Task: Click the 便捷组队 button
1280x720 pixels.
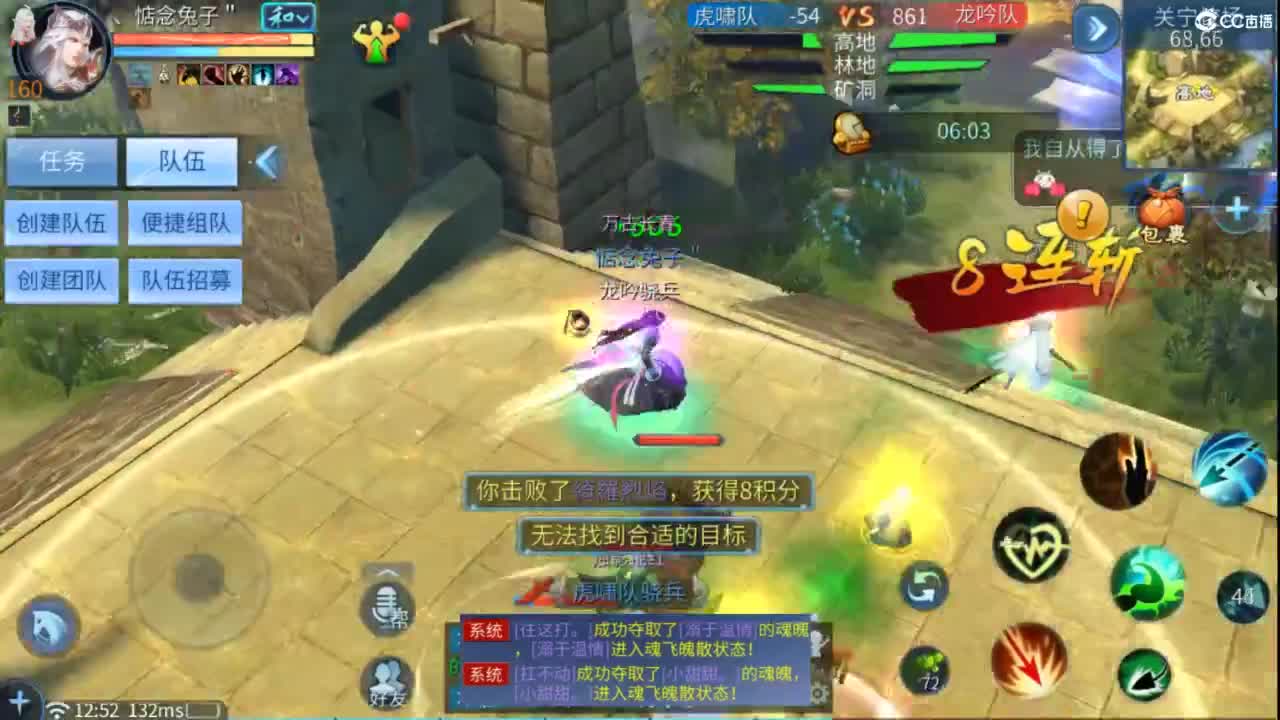Action: click(185, 223)
